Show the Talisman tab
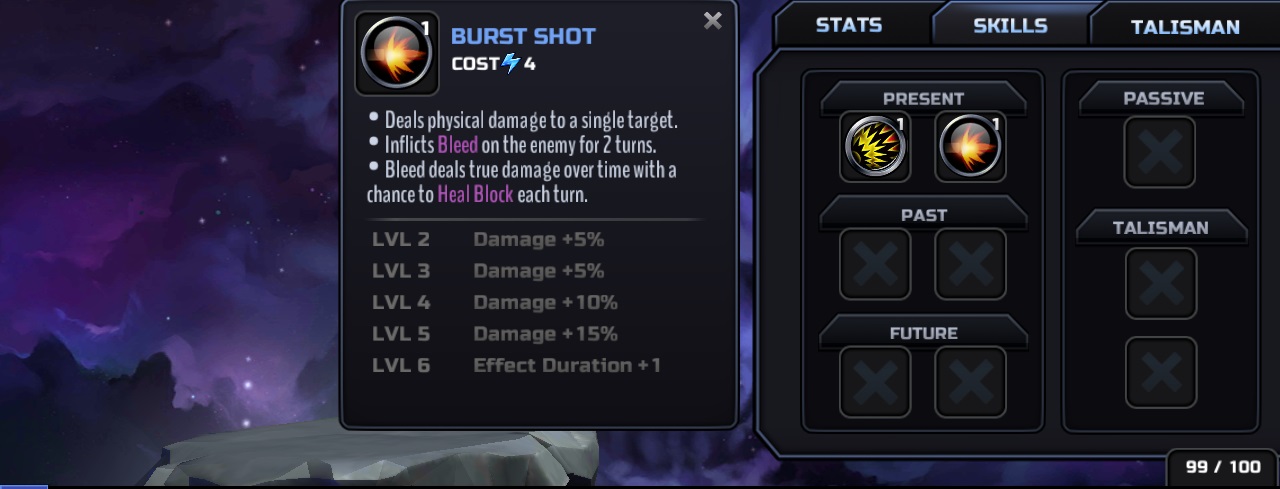 tap(1185, 27)
